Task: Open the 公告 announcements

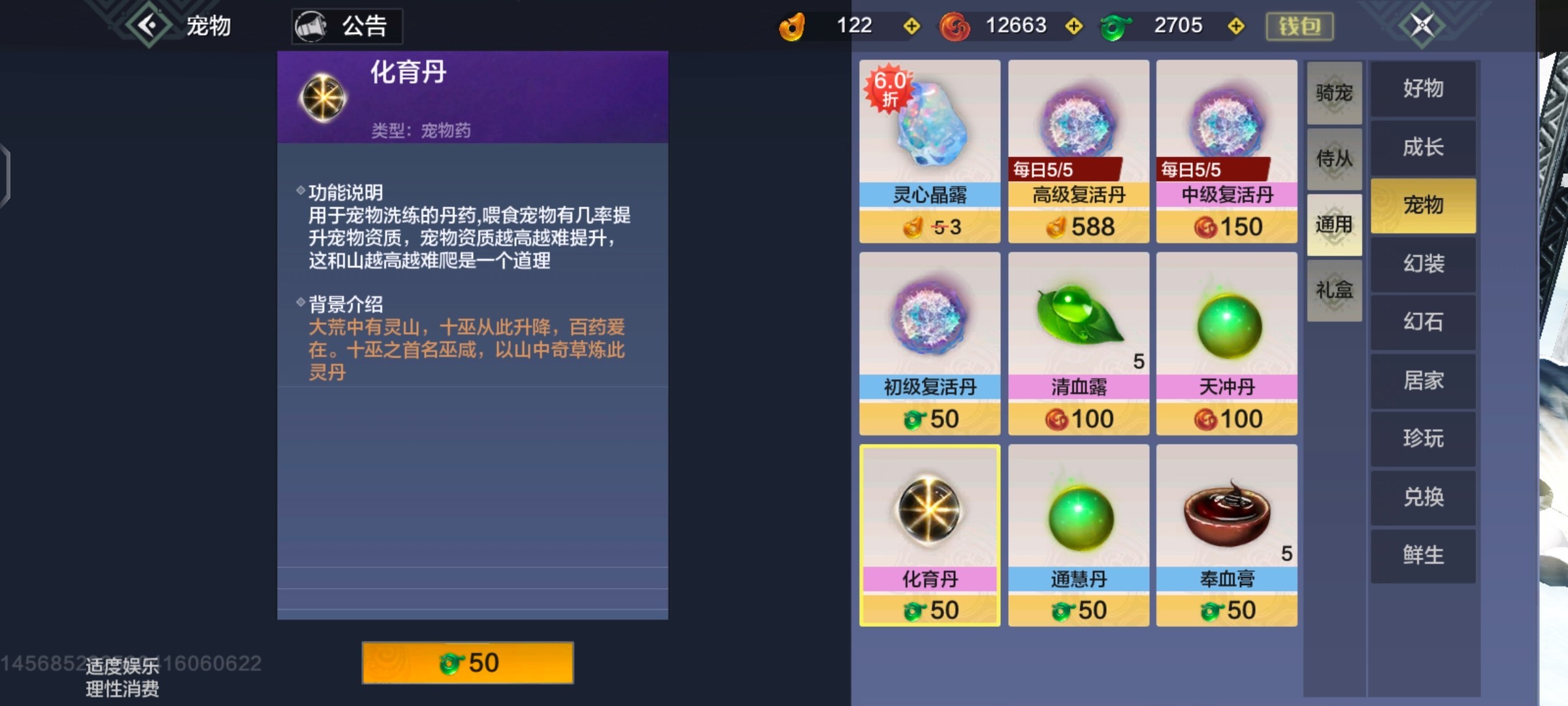Action: 347,26
